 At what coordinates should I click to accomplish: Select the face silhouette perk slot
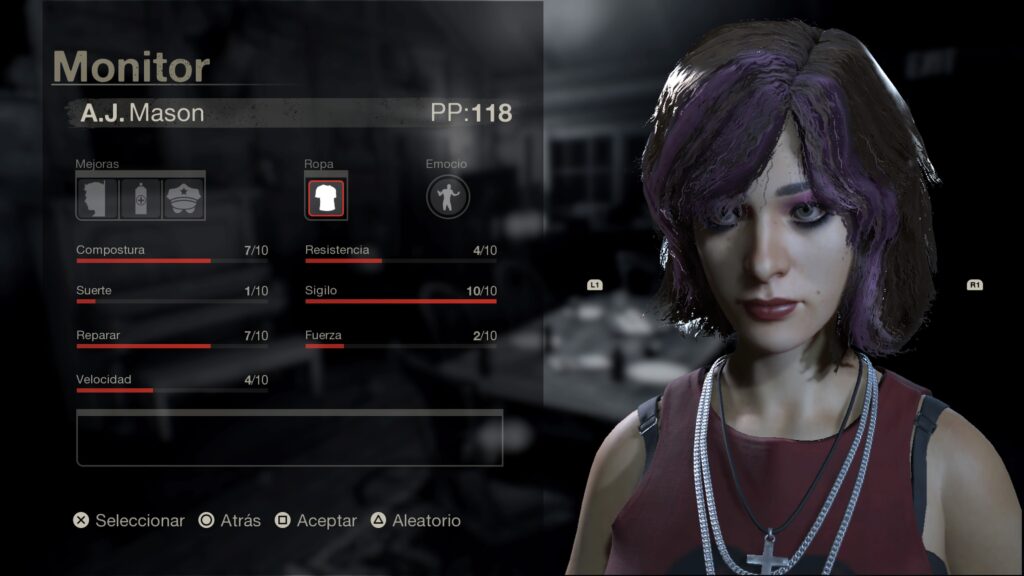pos(97,198)
